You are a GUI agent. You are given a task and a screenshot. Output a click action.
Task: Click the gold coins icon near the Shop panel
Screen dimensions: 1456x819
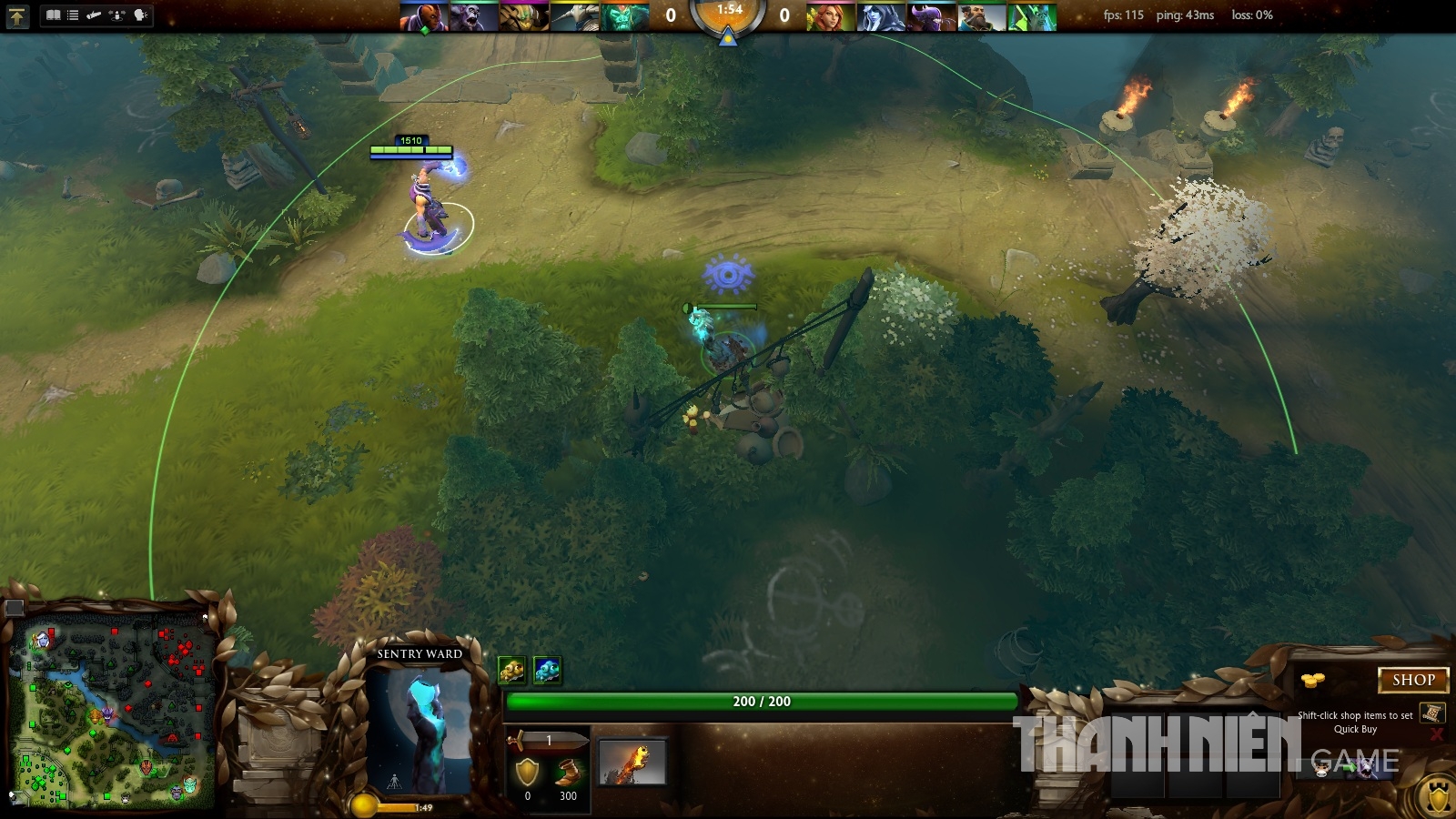[x=1312, y=680]
